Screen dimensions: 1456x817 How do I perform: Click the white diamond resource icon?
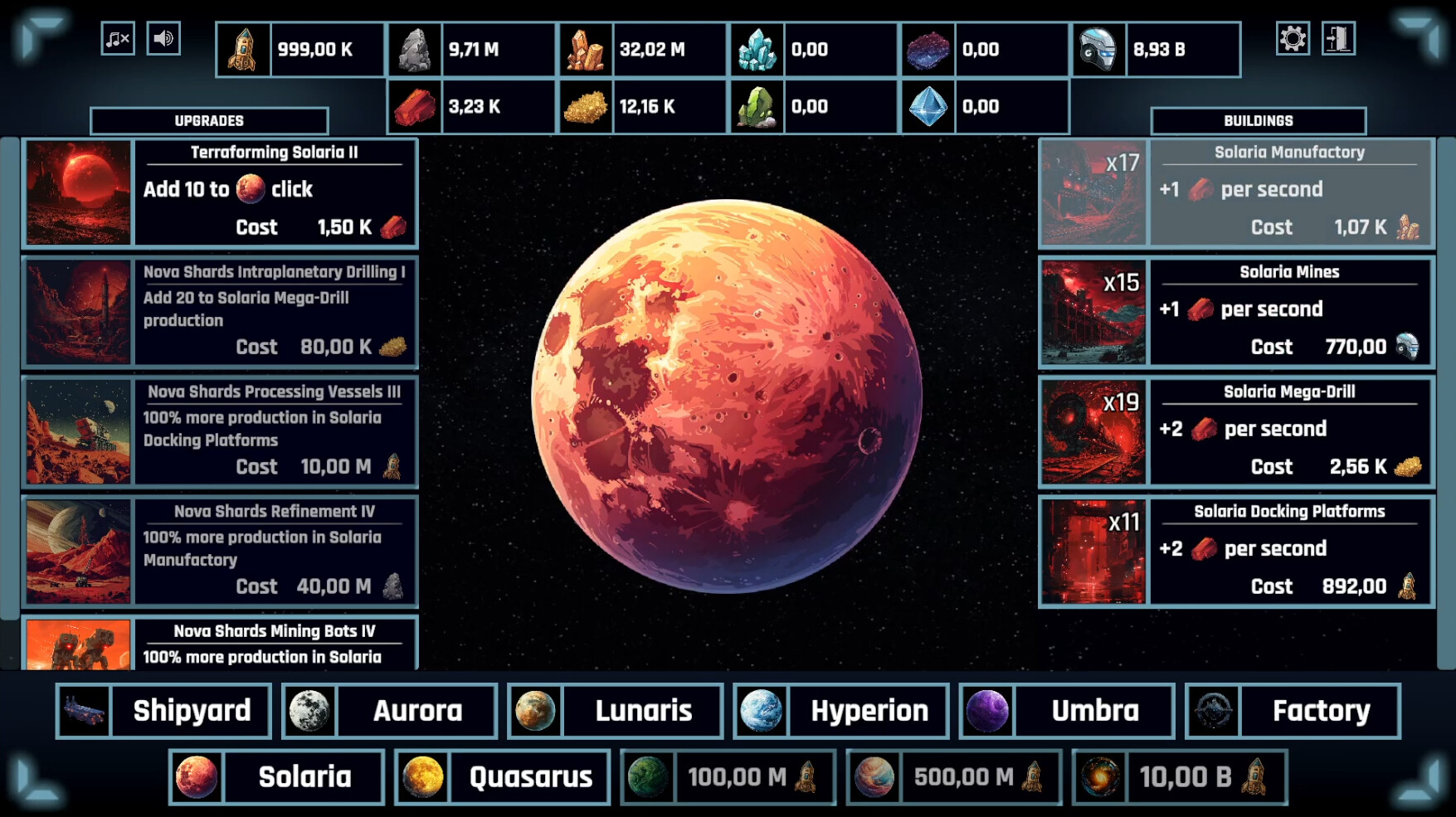[x=928, y=106]
